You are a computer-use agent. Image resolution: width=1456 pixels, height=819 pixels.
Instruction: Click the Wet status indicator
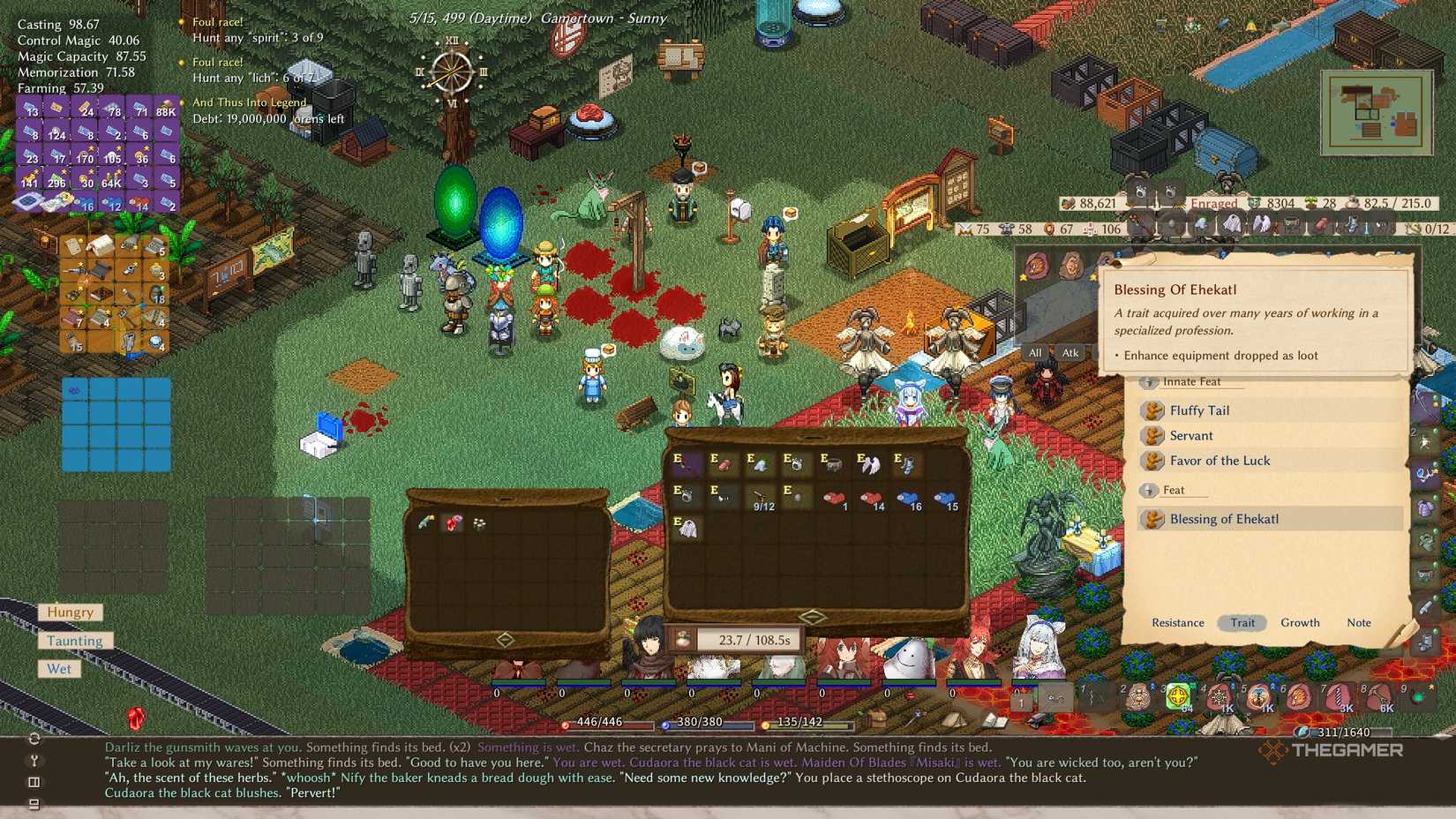point(58,669)
